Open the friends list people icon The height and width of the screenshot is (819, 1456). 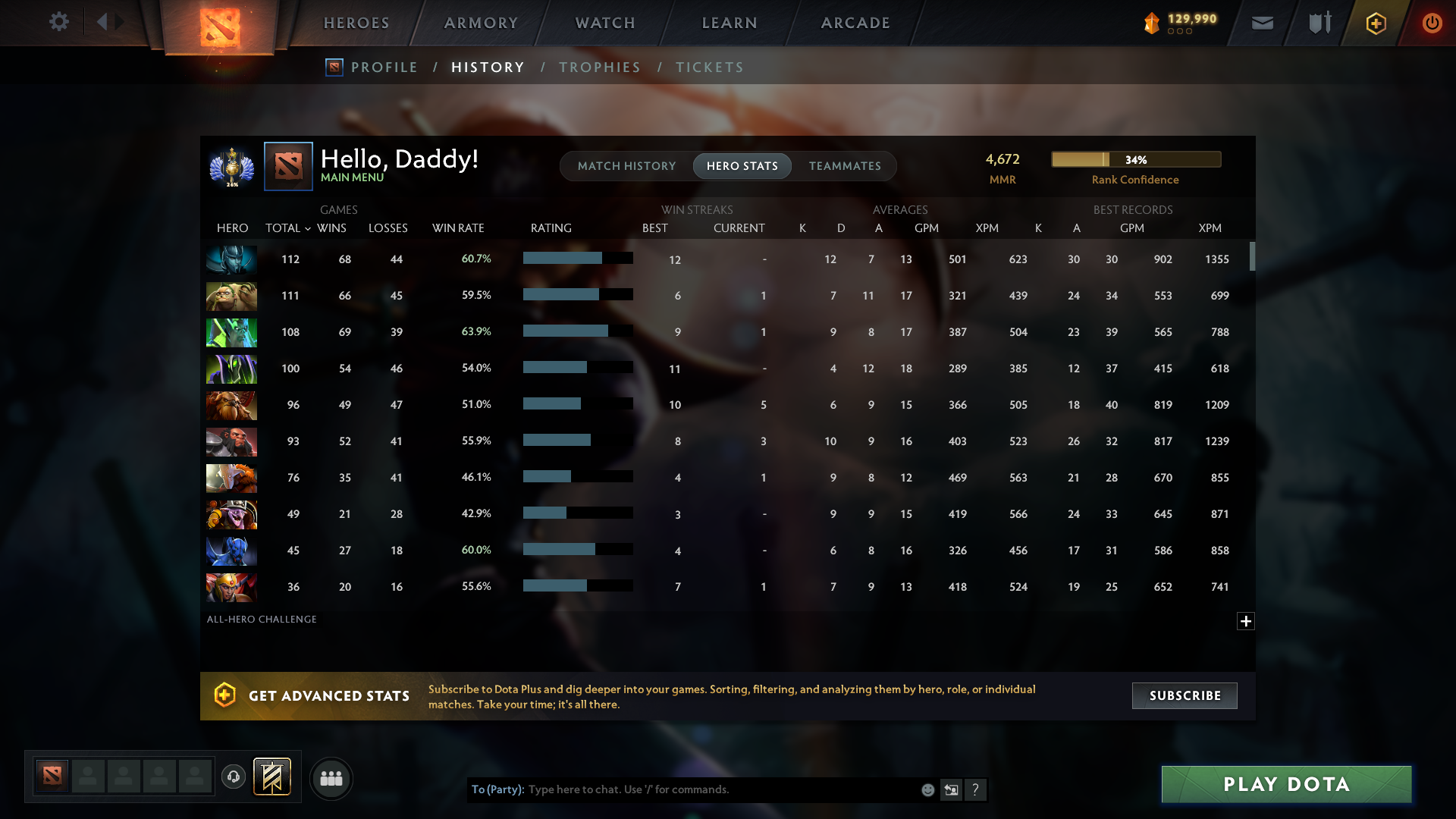tap(331, 778)
